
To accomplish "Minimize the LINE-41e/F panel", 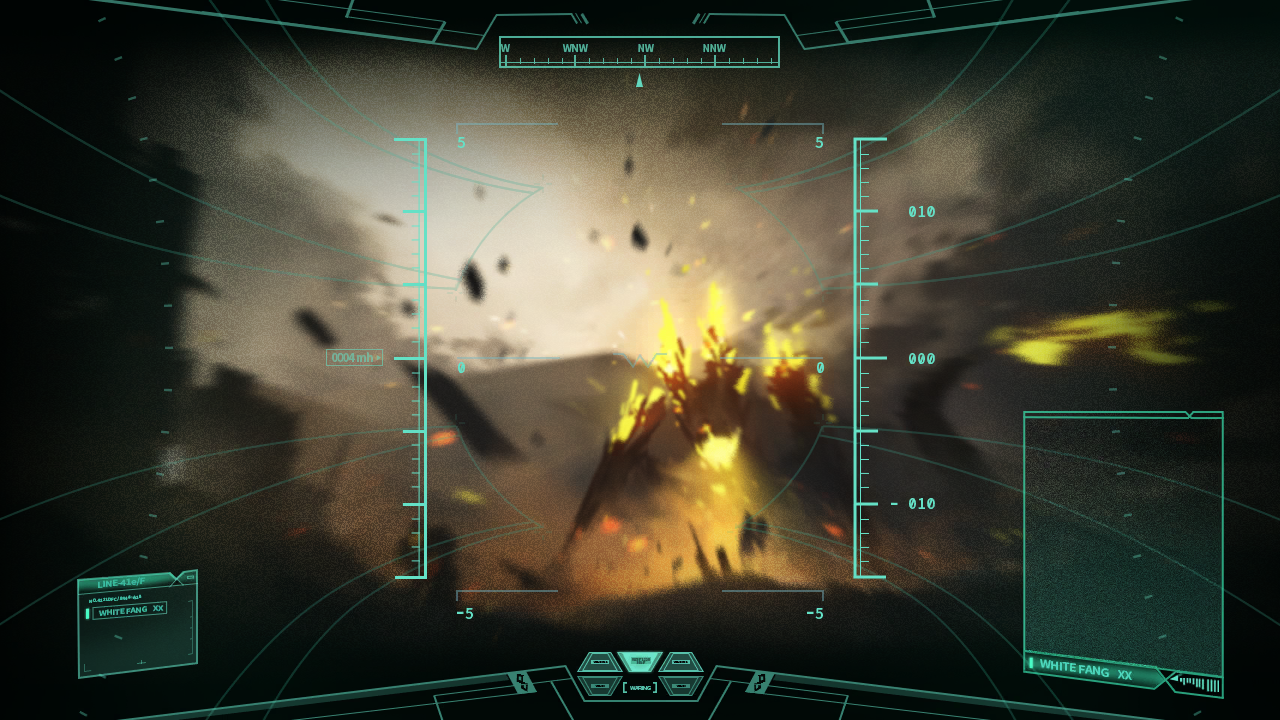I will tap(190, 577).
